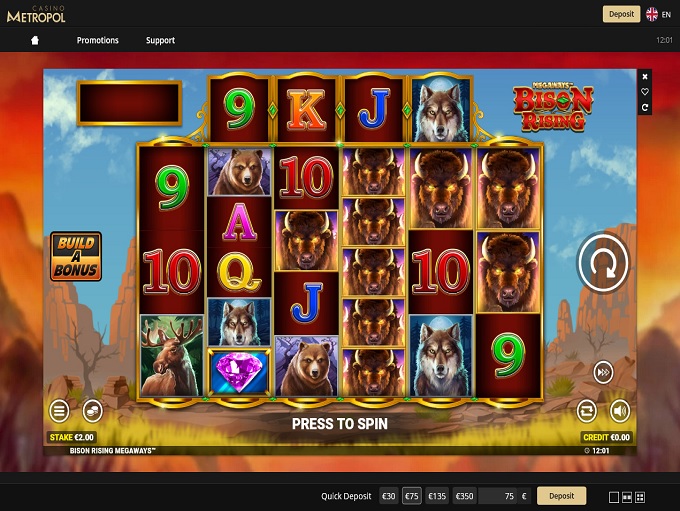Mute the game sound via speaker icon
The image size is (680, 511).
click(x=620, y=410)
